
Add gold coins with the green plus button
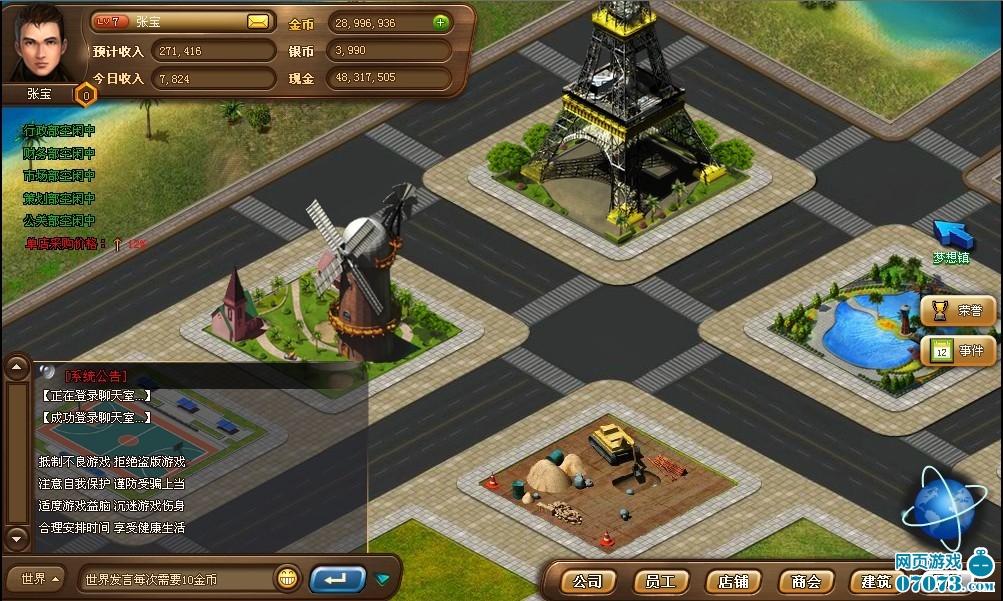point(441,22)
